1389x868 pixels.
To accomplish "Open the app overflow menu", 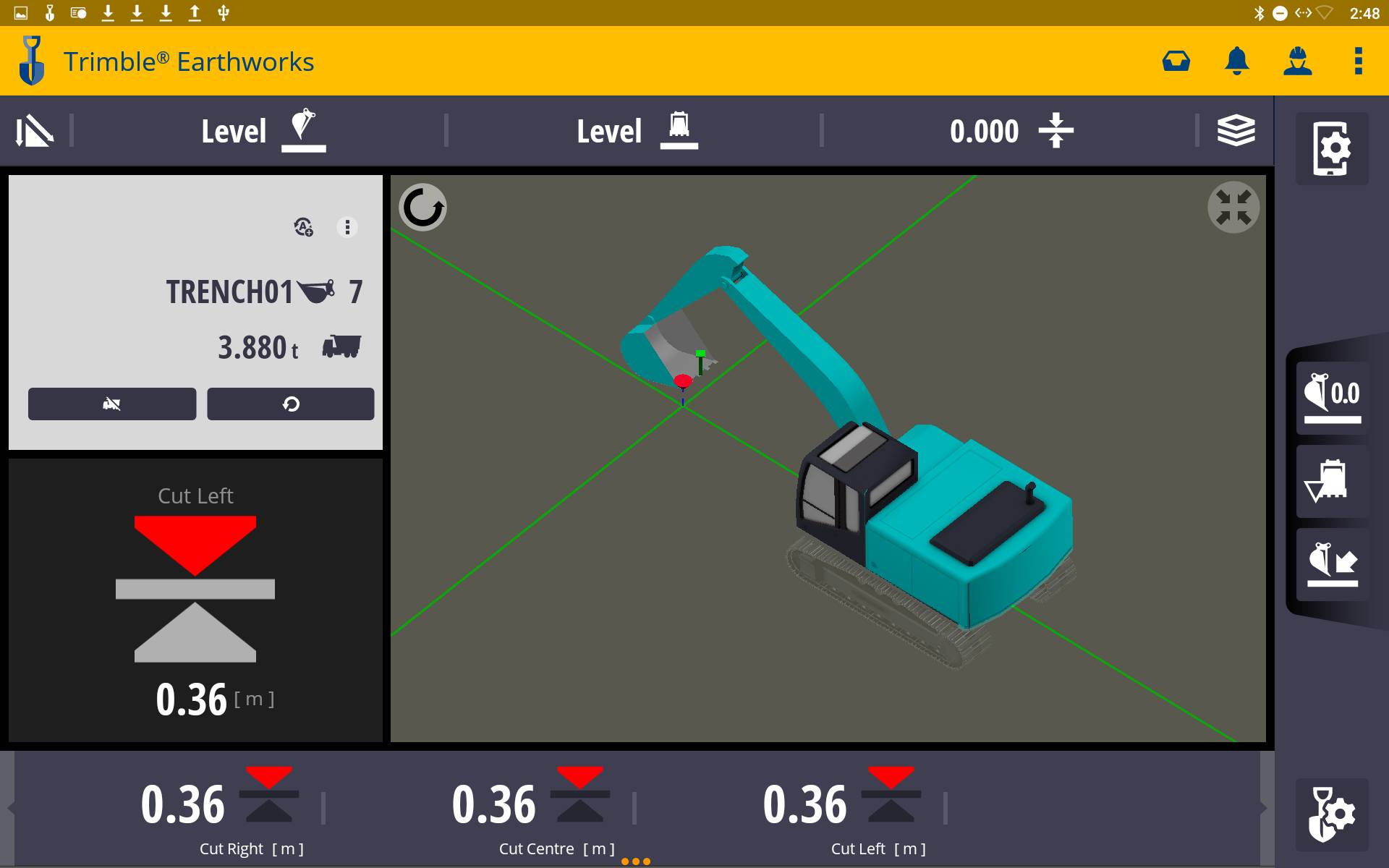I will pyautogui.click(x=1358, y=61).
